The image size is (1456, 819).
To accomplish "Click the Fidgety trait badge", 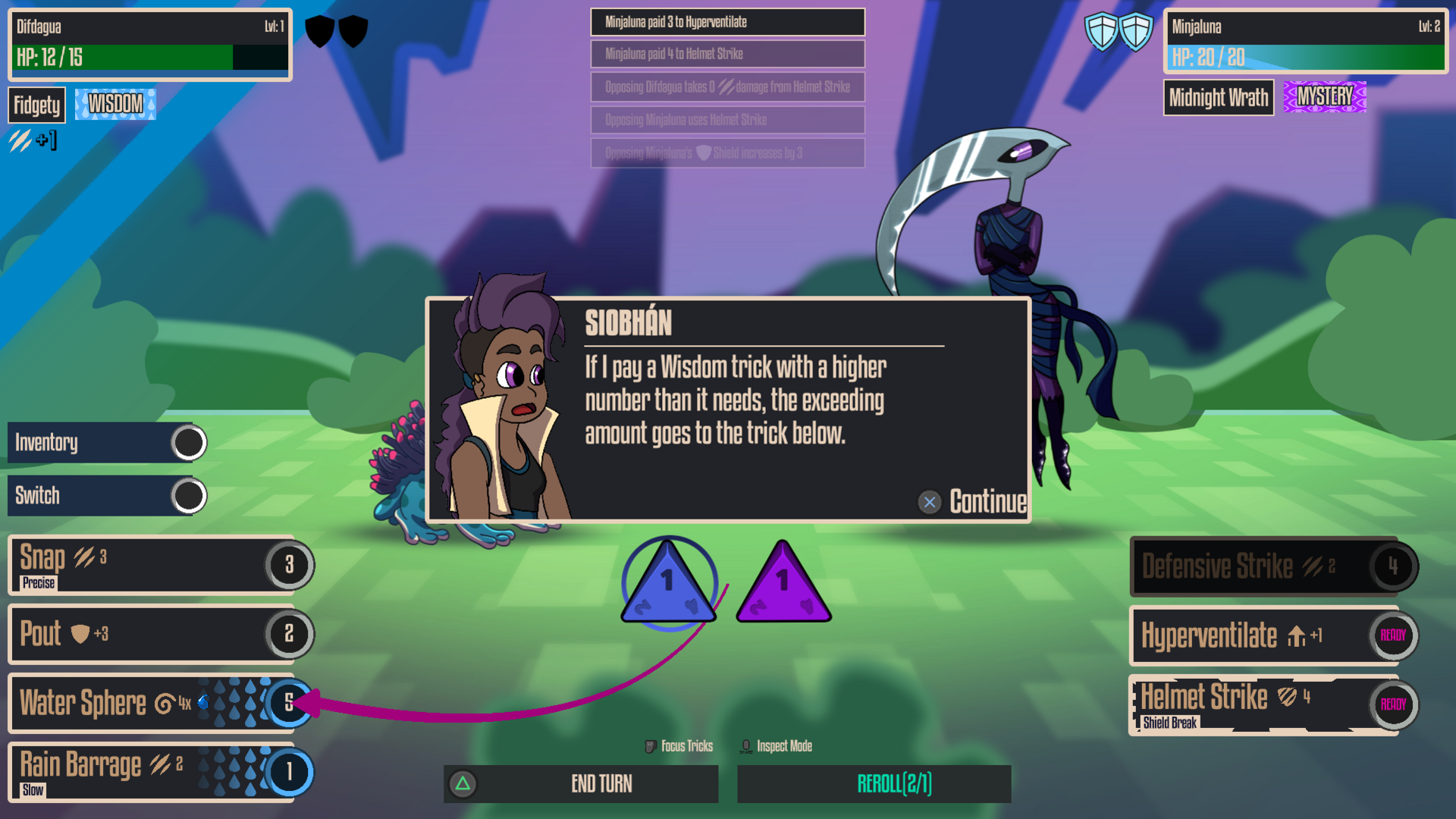I will pos(36,105).
